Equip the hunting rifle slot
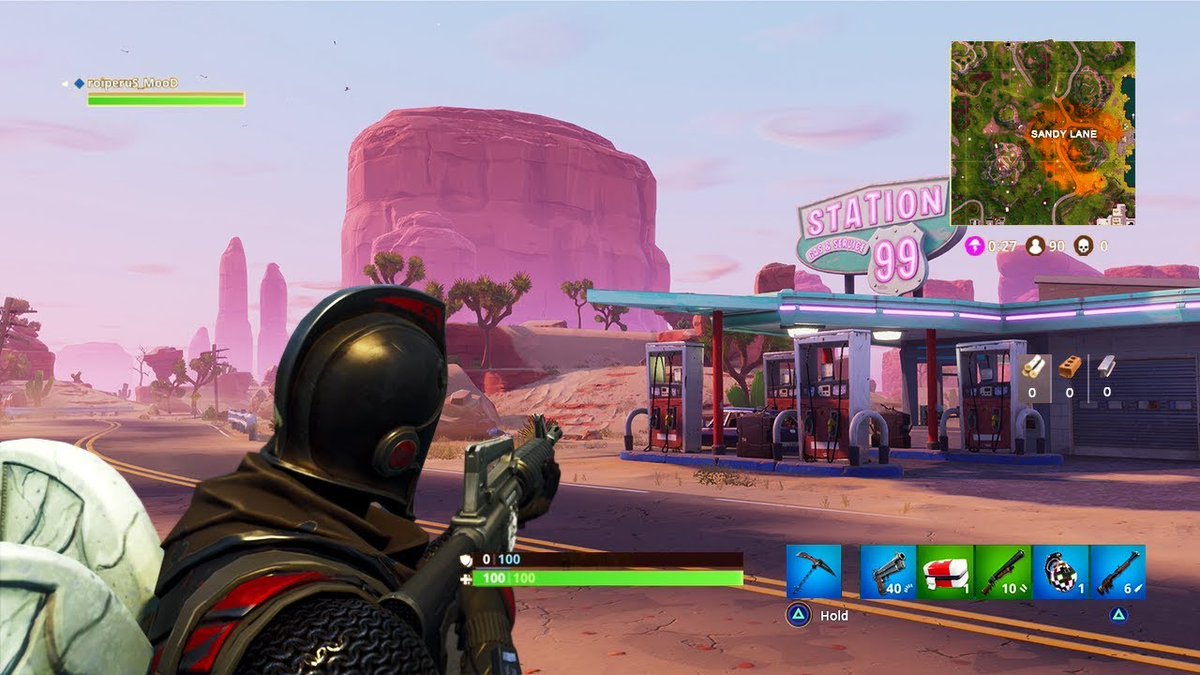Image resolution: width=1200 pixels, height=675 pixels. point(1117,572)
